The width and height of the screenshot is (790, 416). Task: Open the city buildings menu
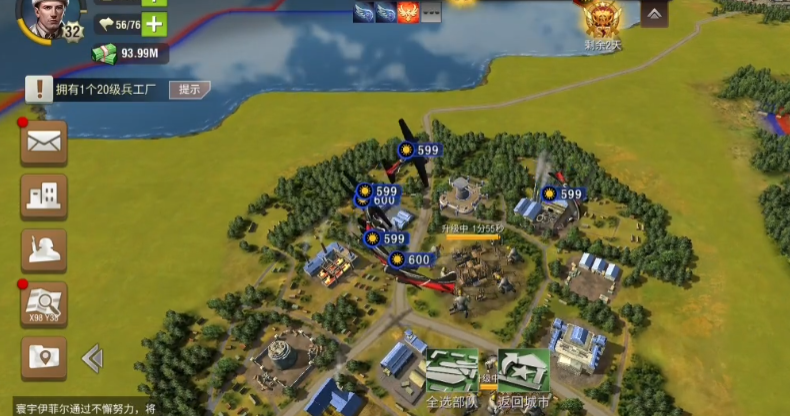[44, 196]
